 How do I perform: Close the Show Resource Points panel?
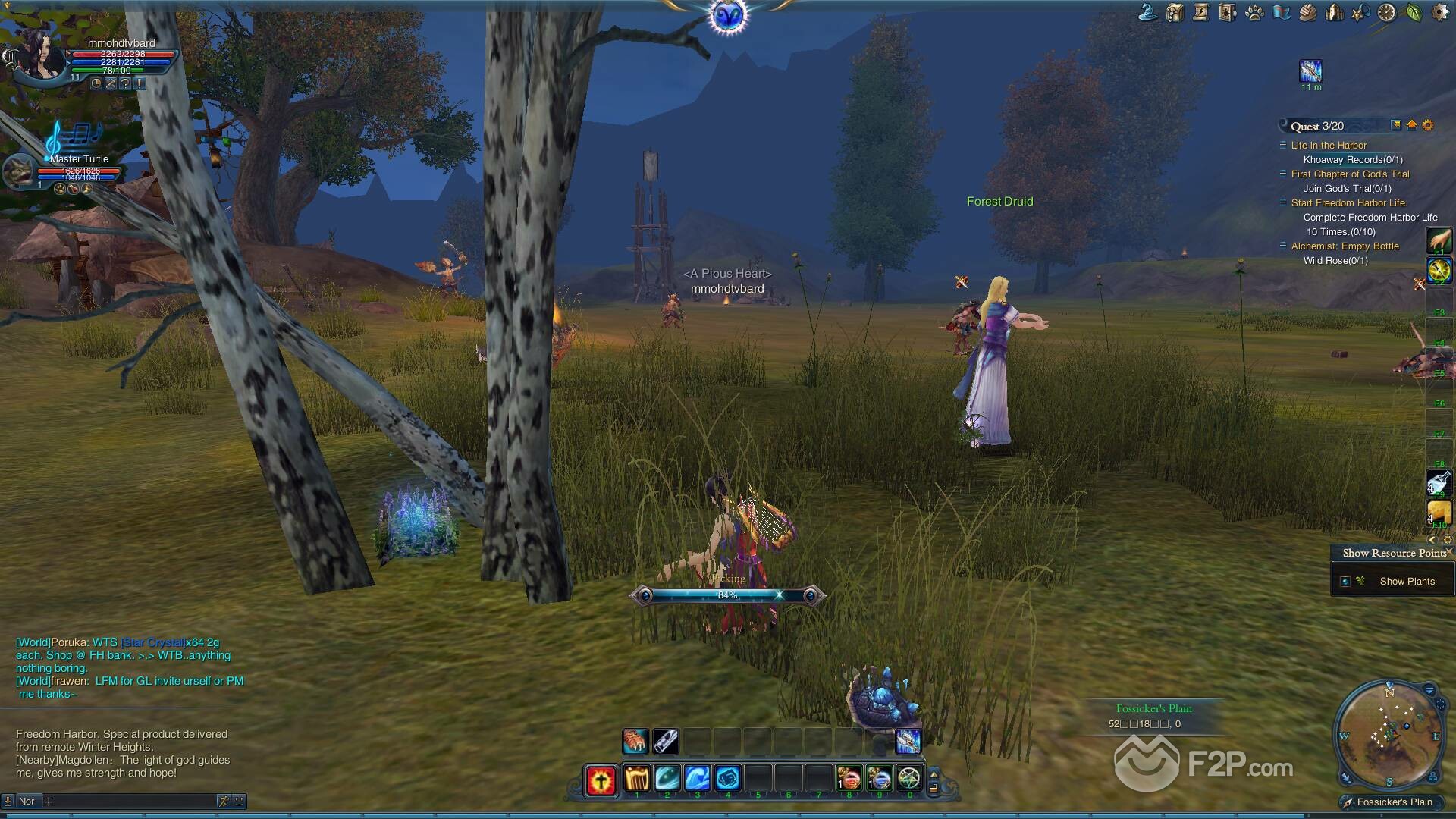1449,552
